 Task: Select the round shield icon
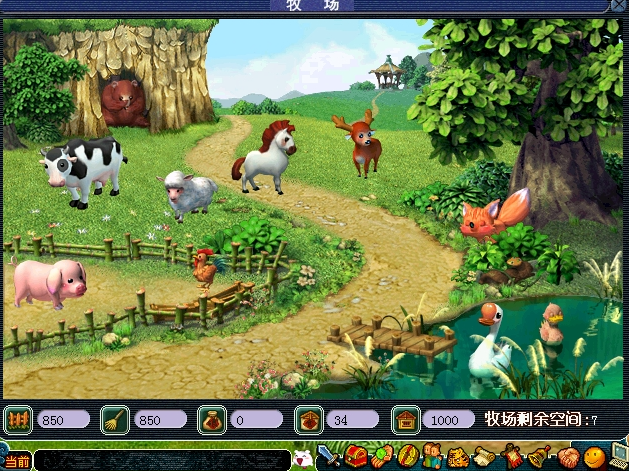tap(407, 458)
